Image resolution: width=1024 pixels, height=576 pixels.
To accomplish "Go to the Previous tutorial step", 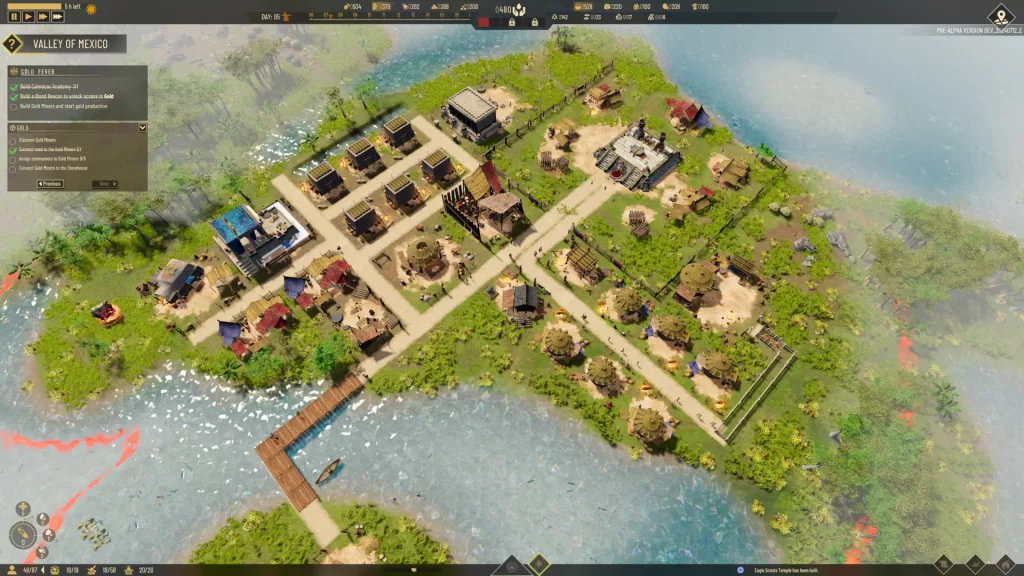I will pos(49,184).
